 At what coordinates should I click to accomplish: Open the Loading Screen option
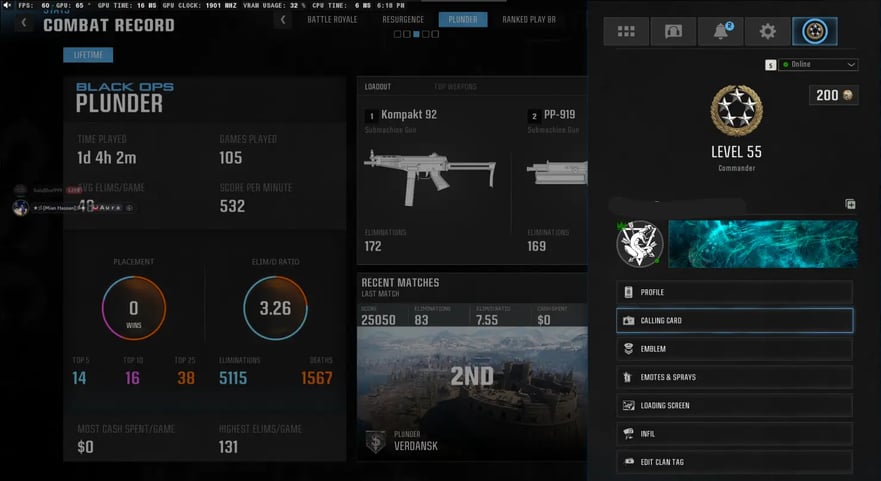click(734, 405)
